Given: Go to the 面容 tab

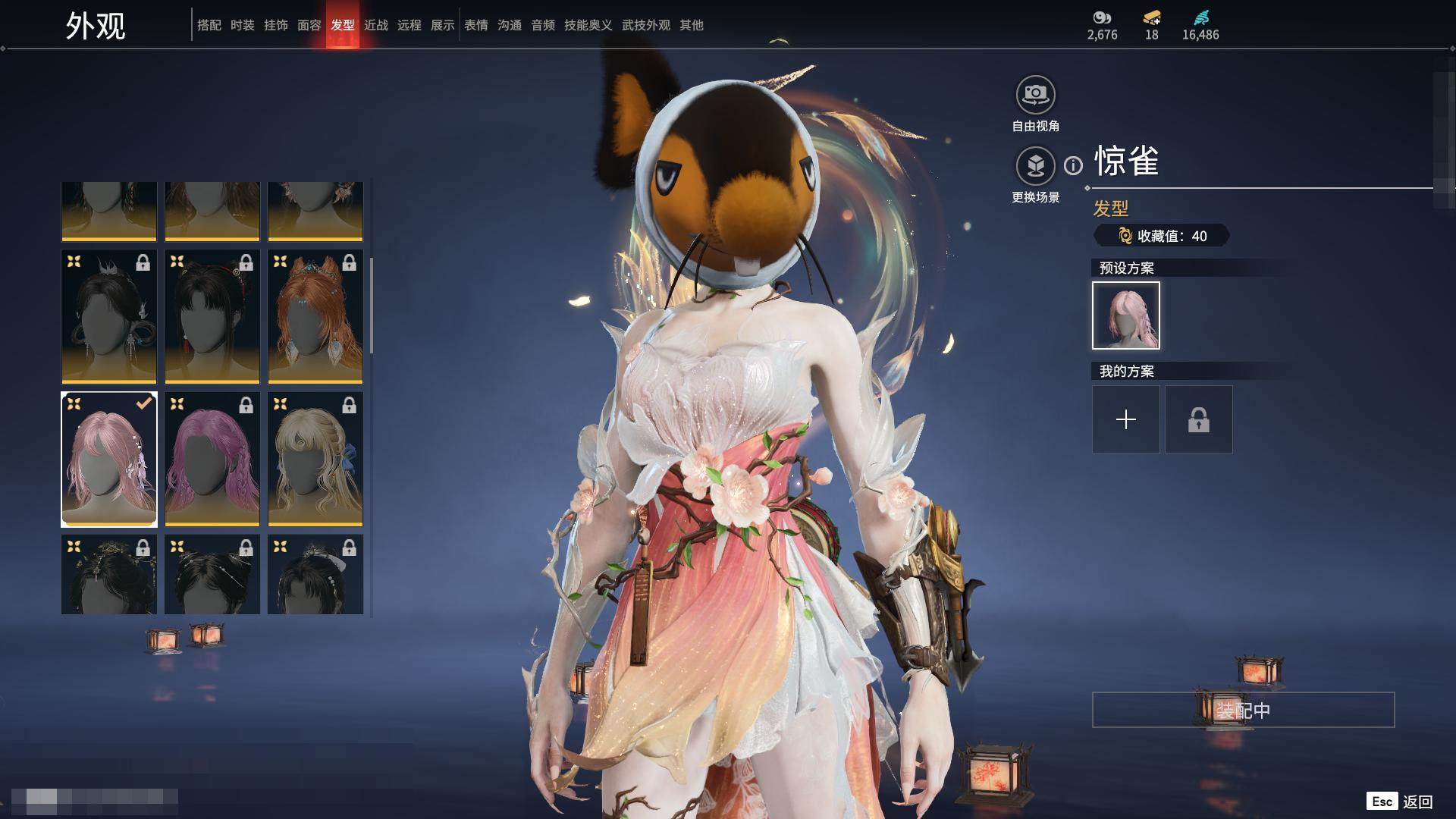Looking at the screenshot, I should click(309, 25).
